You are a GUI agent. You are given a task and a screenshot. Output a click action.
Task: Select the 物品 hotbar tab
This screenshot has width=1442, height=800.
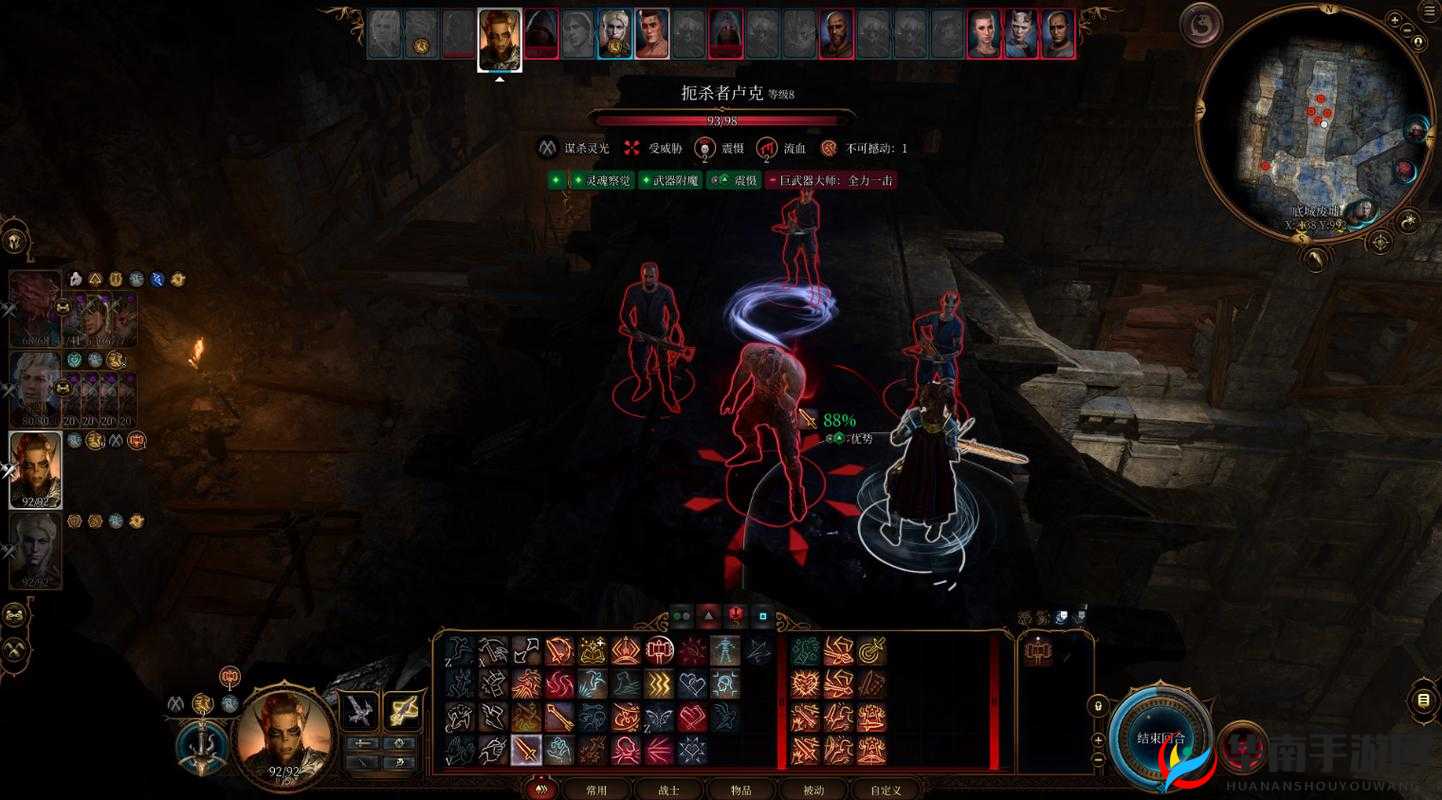point(740,789)
